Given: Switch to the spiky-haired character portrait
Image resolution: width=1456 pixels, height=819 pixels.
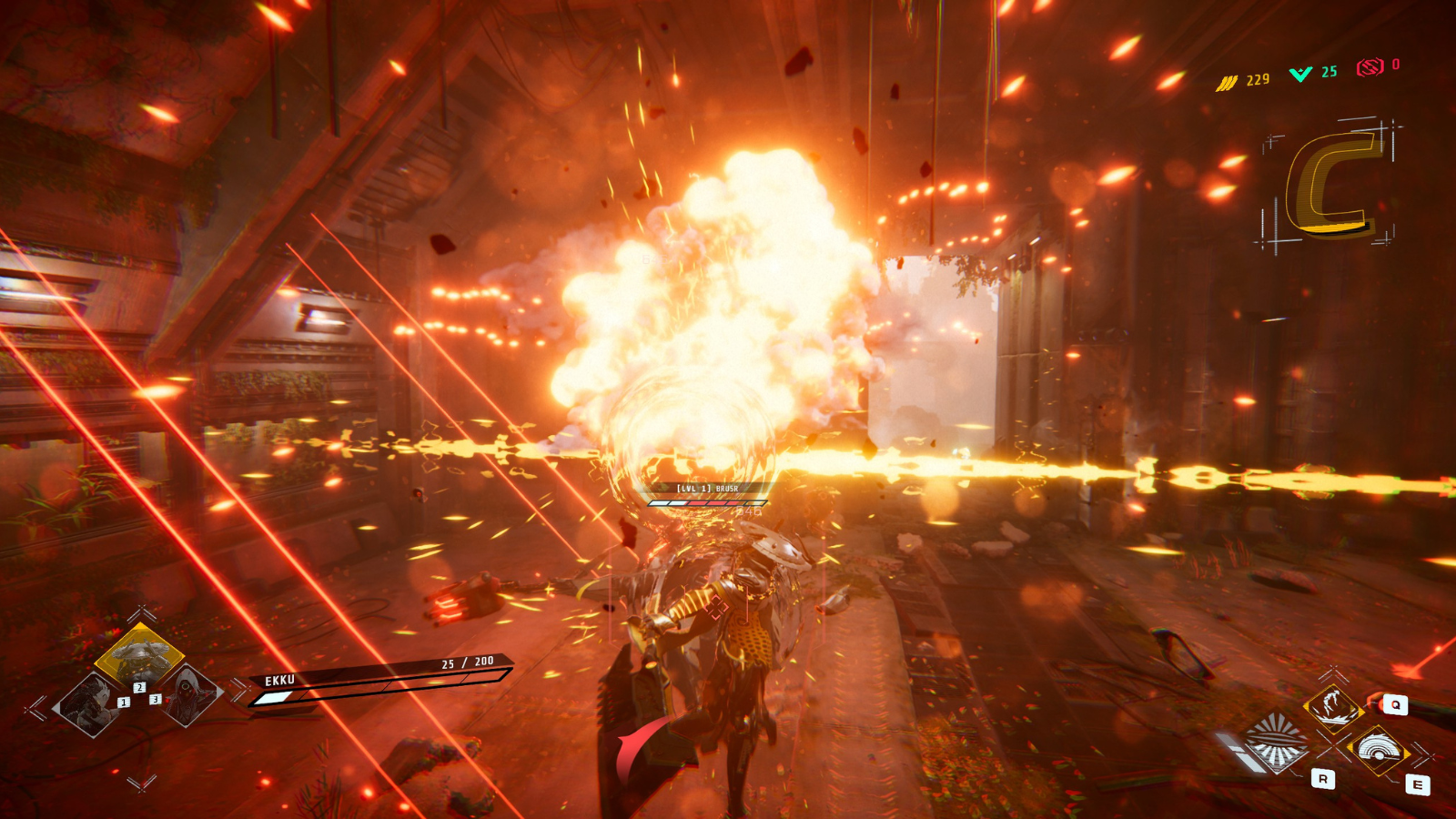Looking at the screenshot, I should [x=90, y=705].
